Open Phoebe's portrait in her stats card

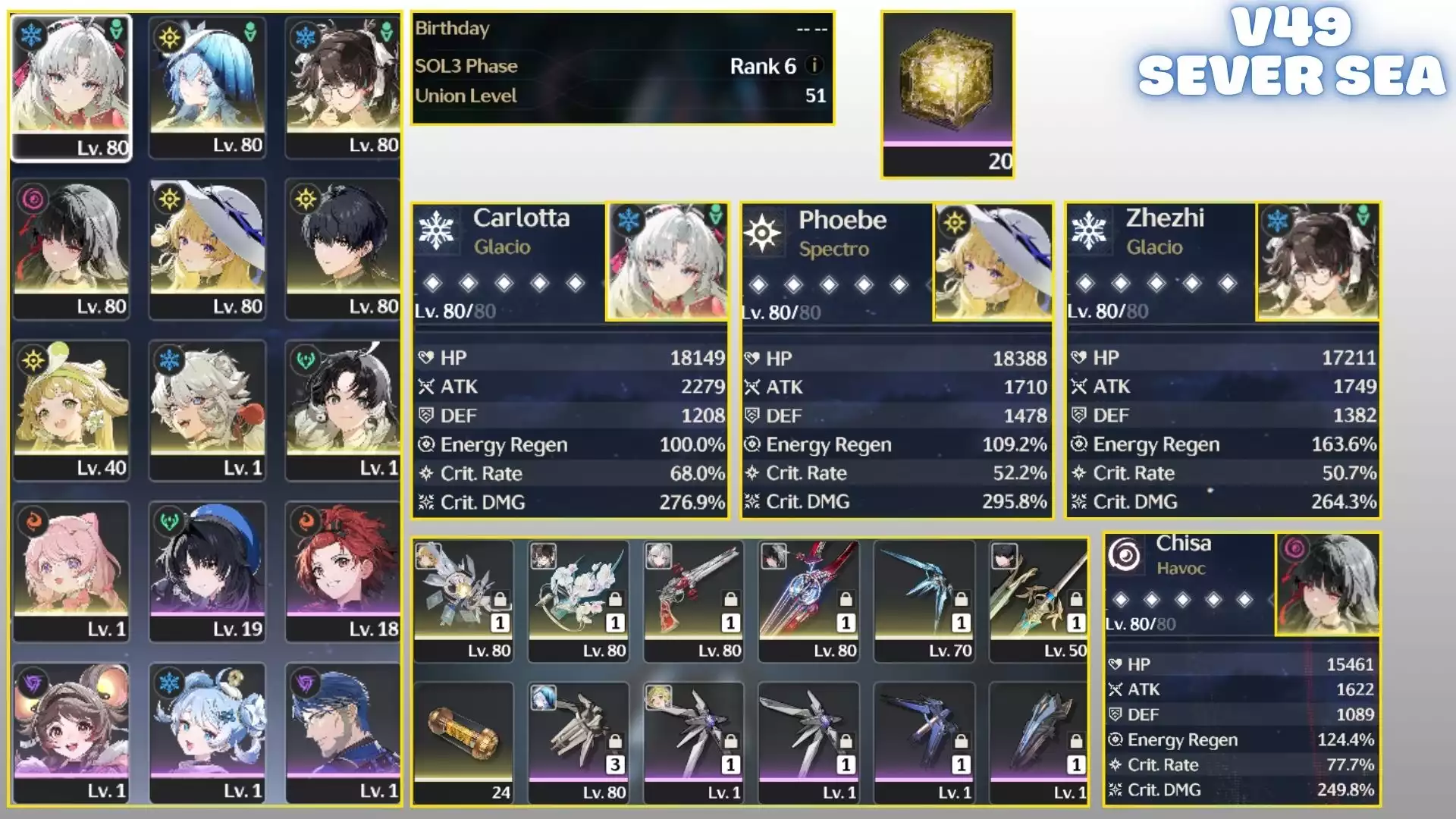(x=993, y=262)
